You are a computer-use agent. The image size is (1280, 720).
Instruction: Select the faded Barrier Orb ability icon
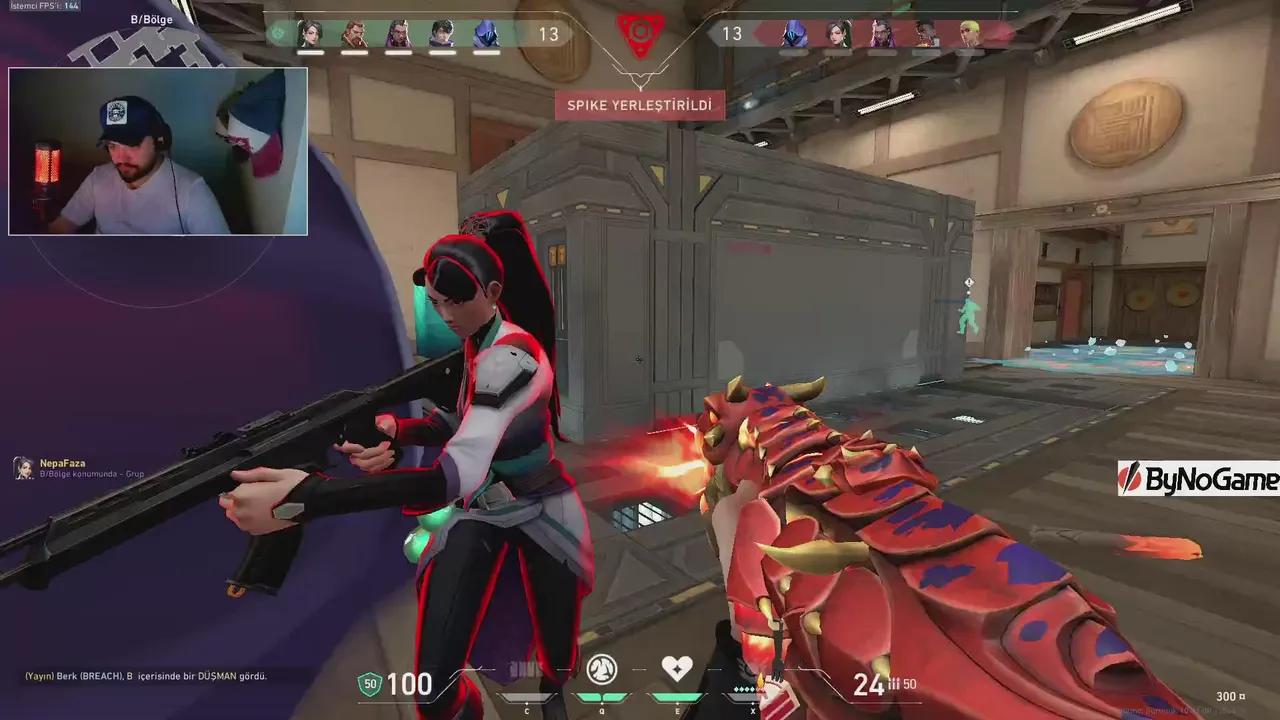(525, 668)
